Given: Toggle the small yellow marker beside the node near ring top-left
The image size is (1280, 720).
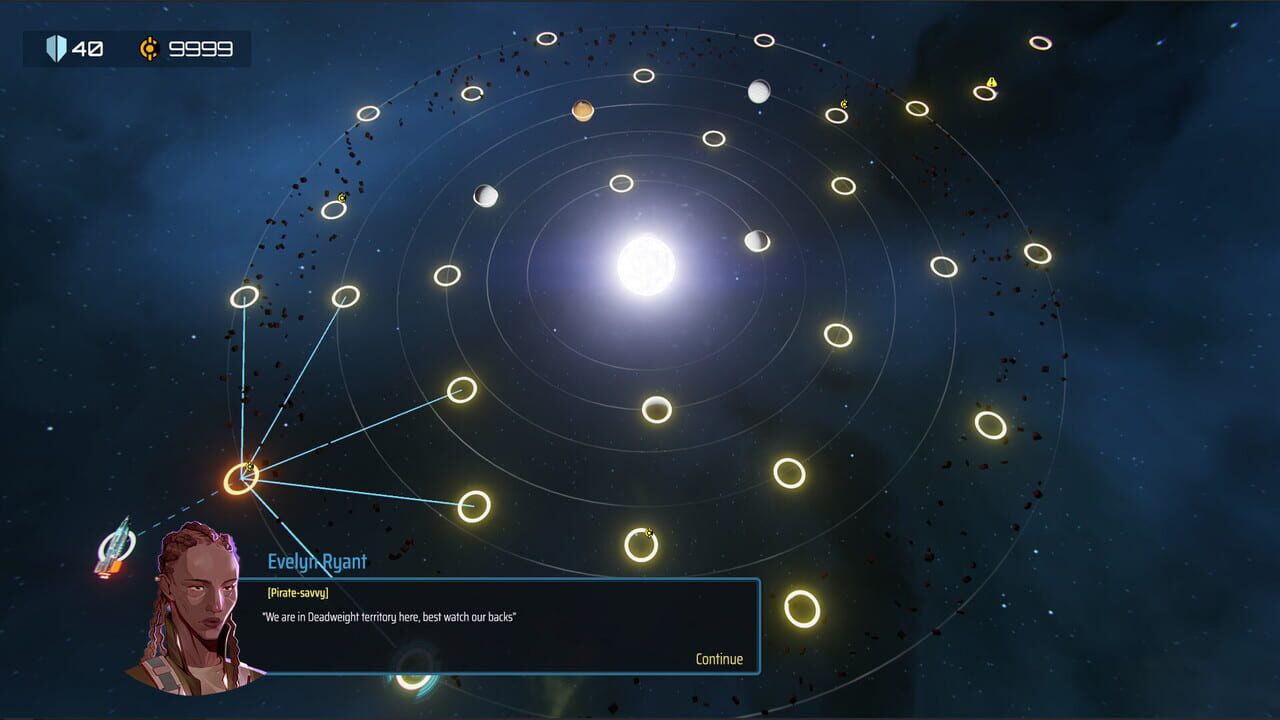Looking at the screenshot, I should click(342, 198).
